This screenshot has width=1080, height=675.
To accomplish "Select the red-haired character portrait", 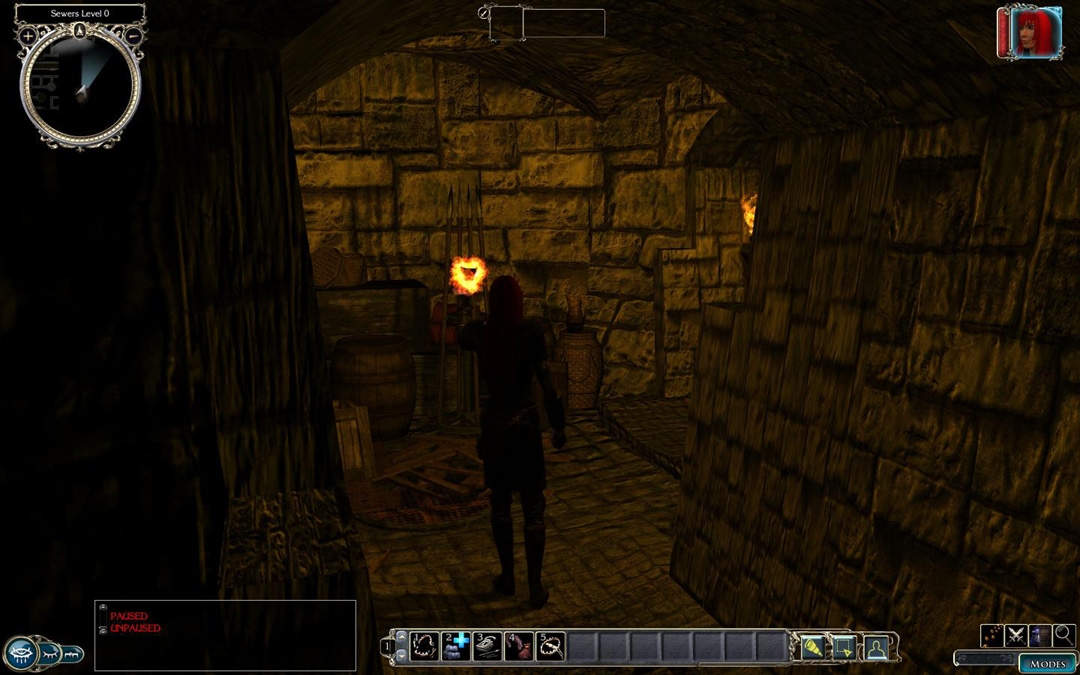I will tap(1030, 33).
